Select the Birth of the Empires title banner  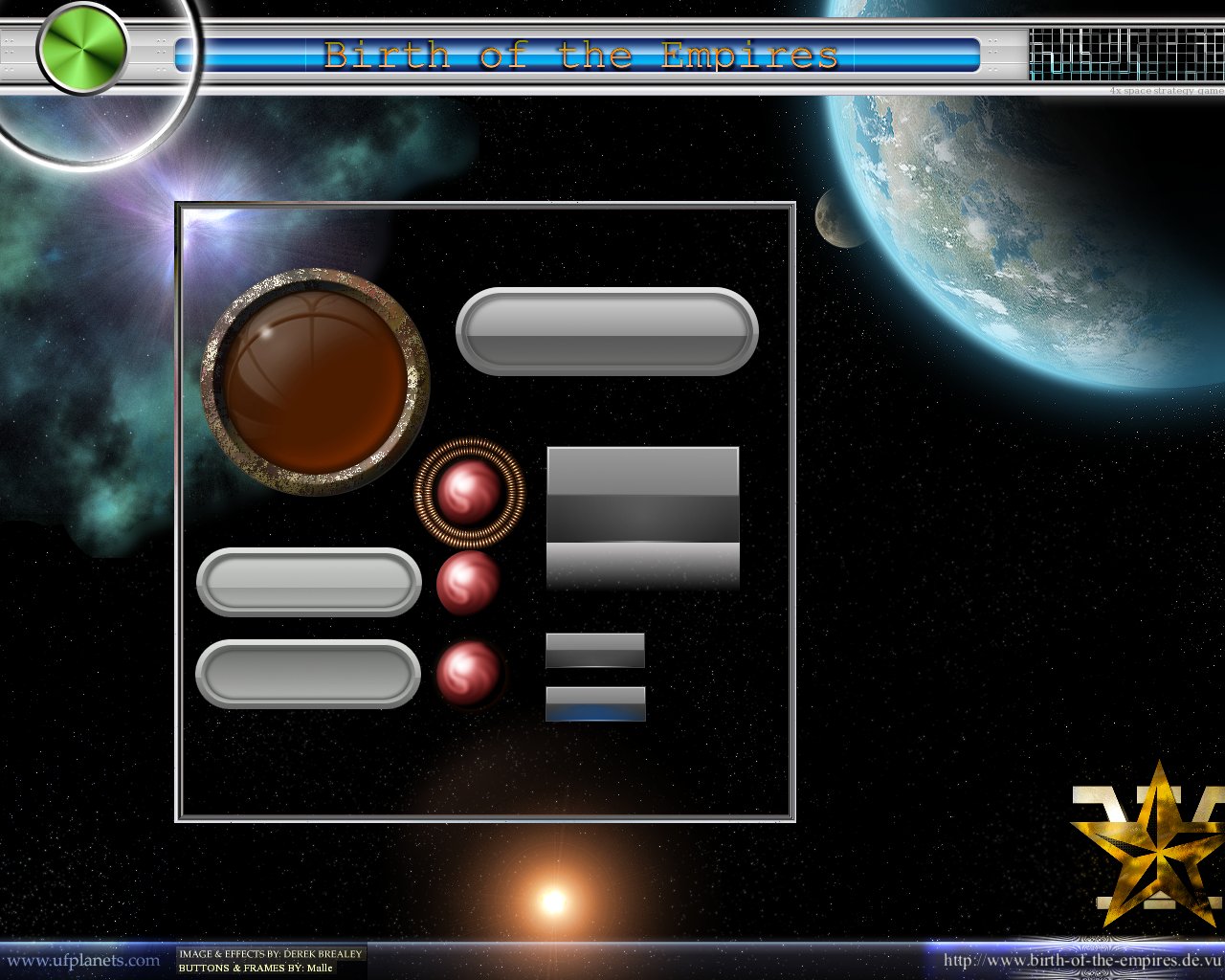click(582, 56)
